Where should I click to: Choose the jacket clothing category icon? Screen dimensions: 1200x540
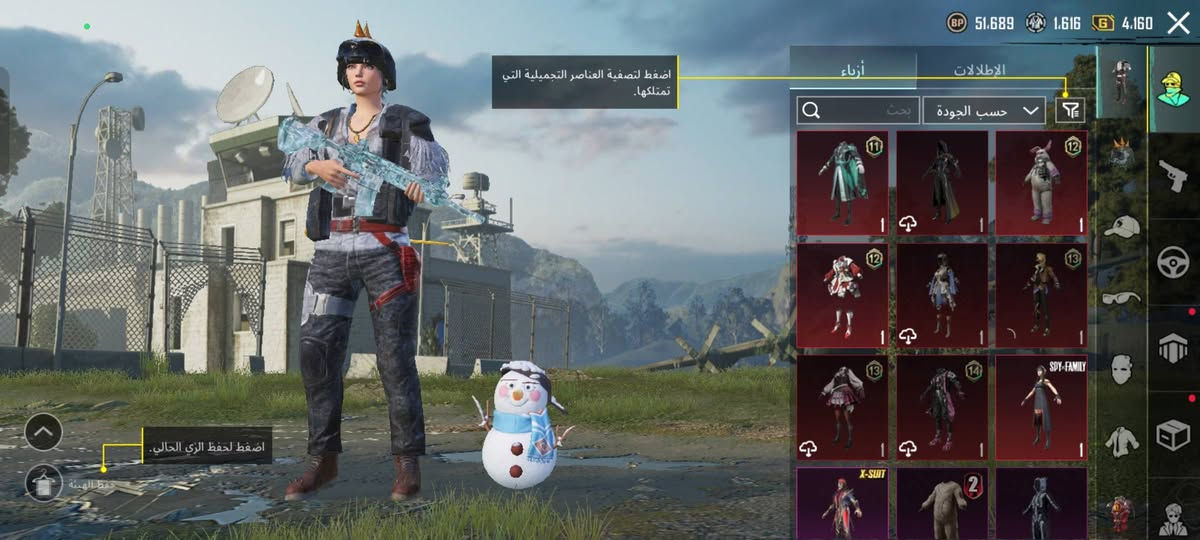pyautogui.click(x=1122, y=440)
